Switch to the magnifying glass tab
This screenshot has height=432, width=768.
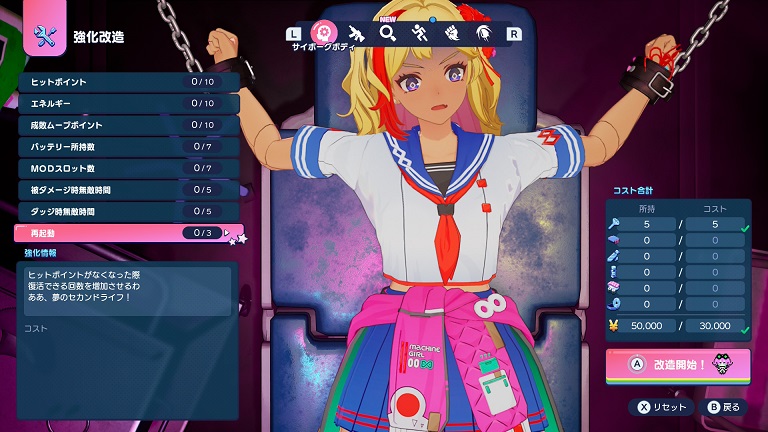click(x=387, y=33)
